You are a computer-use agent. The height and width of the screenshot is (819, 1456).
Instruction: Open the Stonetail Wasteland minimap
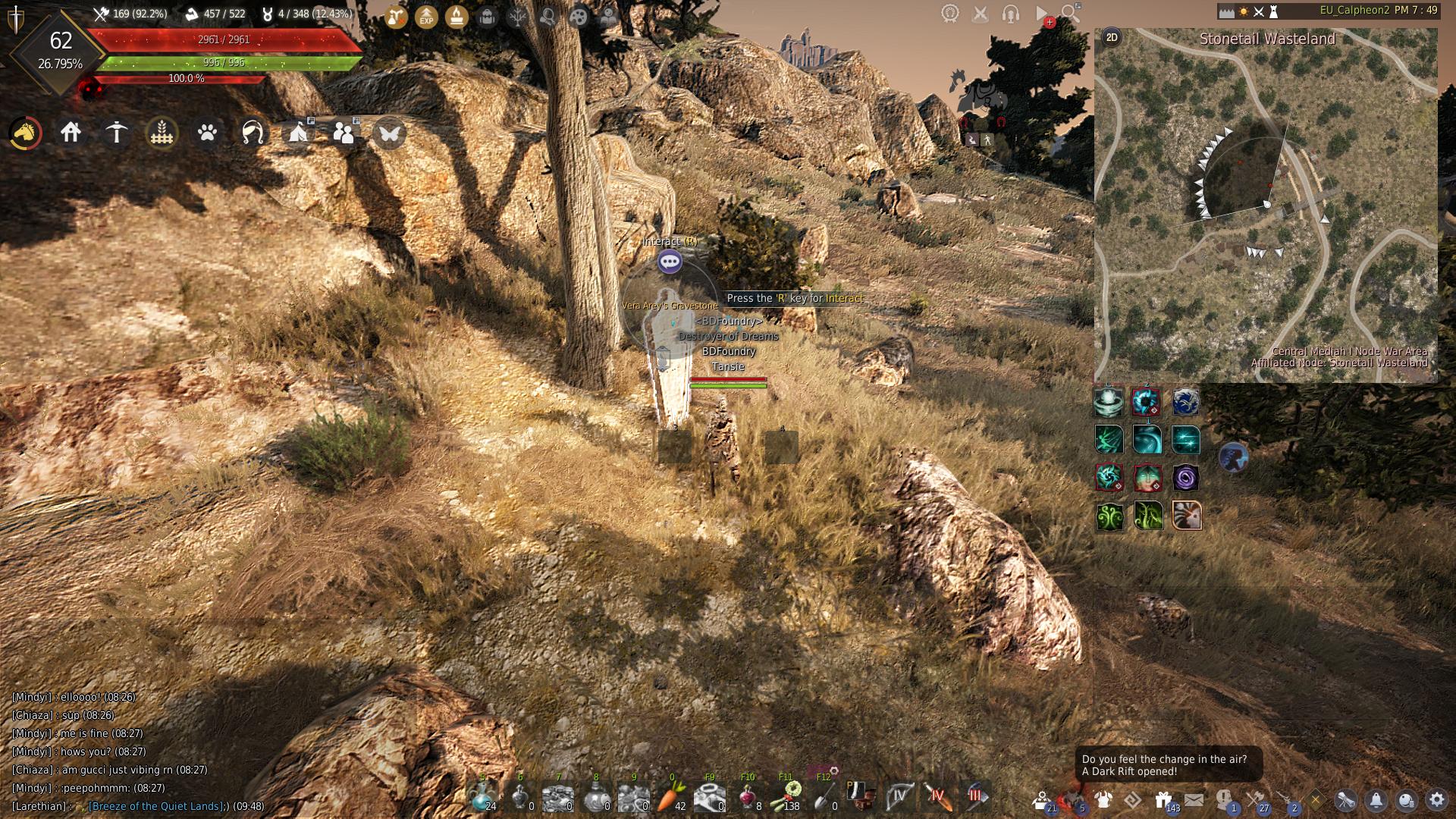(x=1266, y=205)
